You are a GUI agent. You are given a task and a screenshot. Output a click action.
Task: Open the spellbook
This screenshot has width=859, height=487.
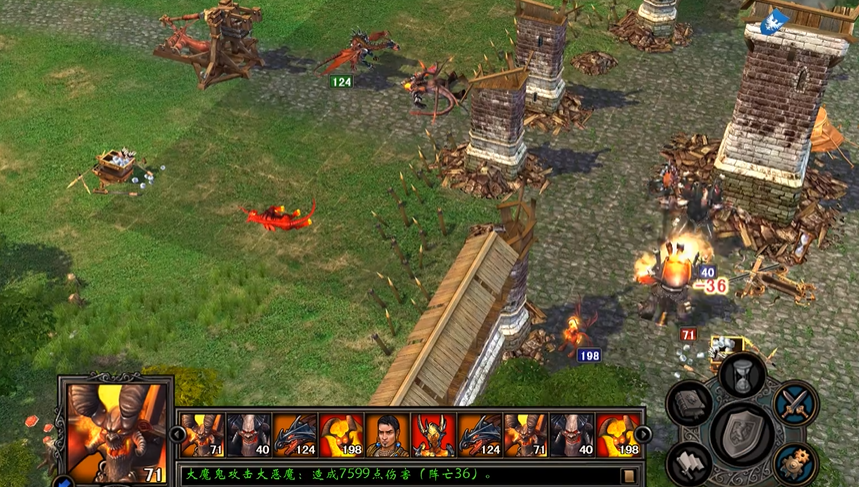pos(690,403)
